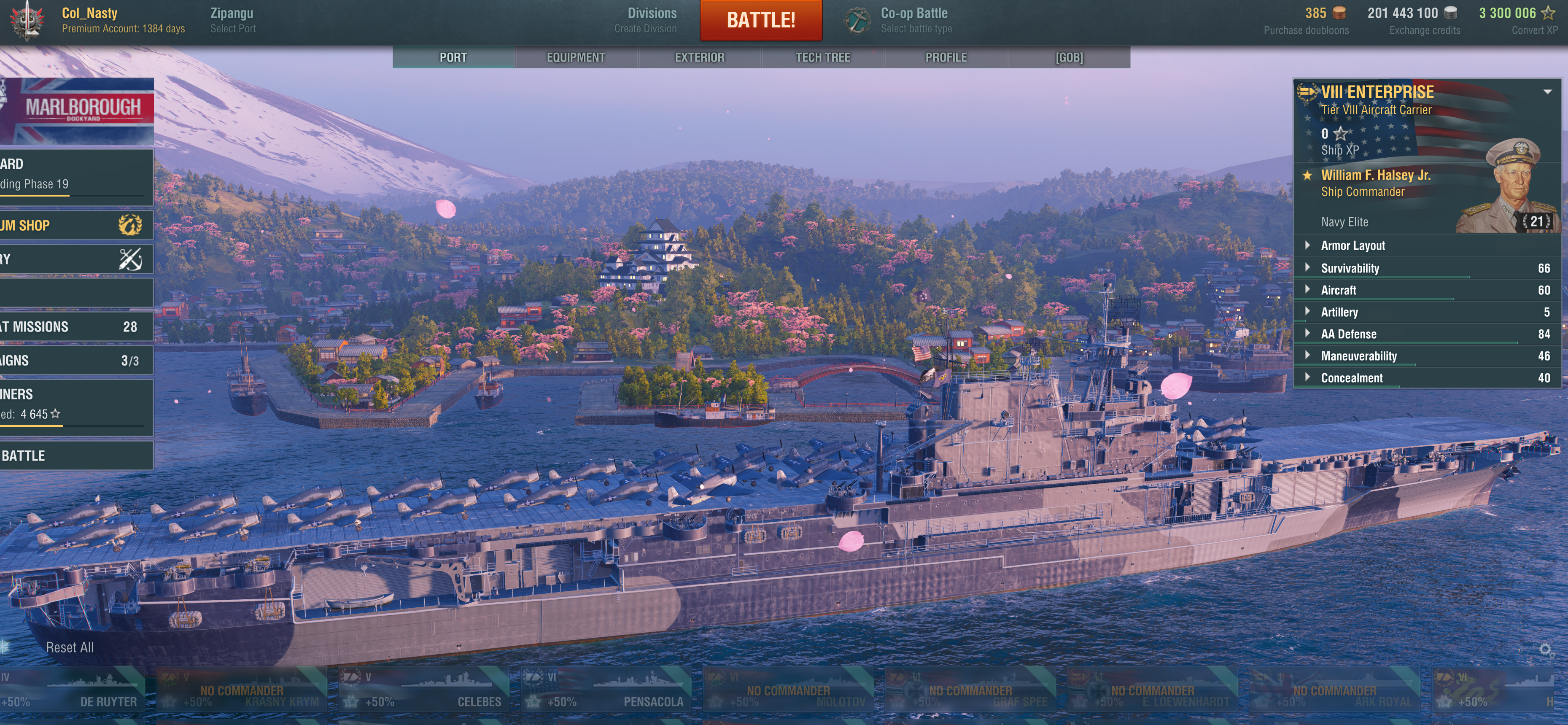
Task: Show the Profile tab
Action: tap(945, 57)
